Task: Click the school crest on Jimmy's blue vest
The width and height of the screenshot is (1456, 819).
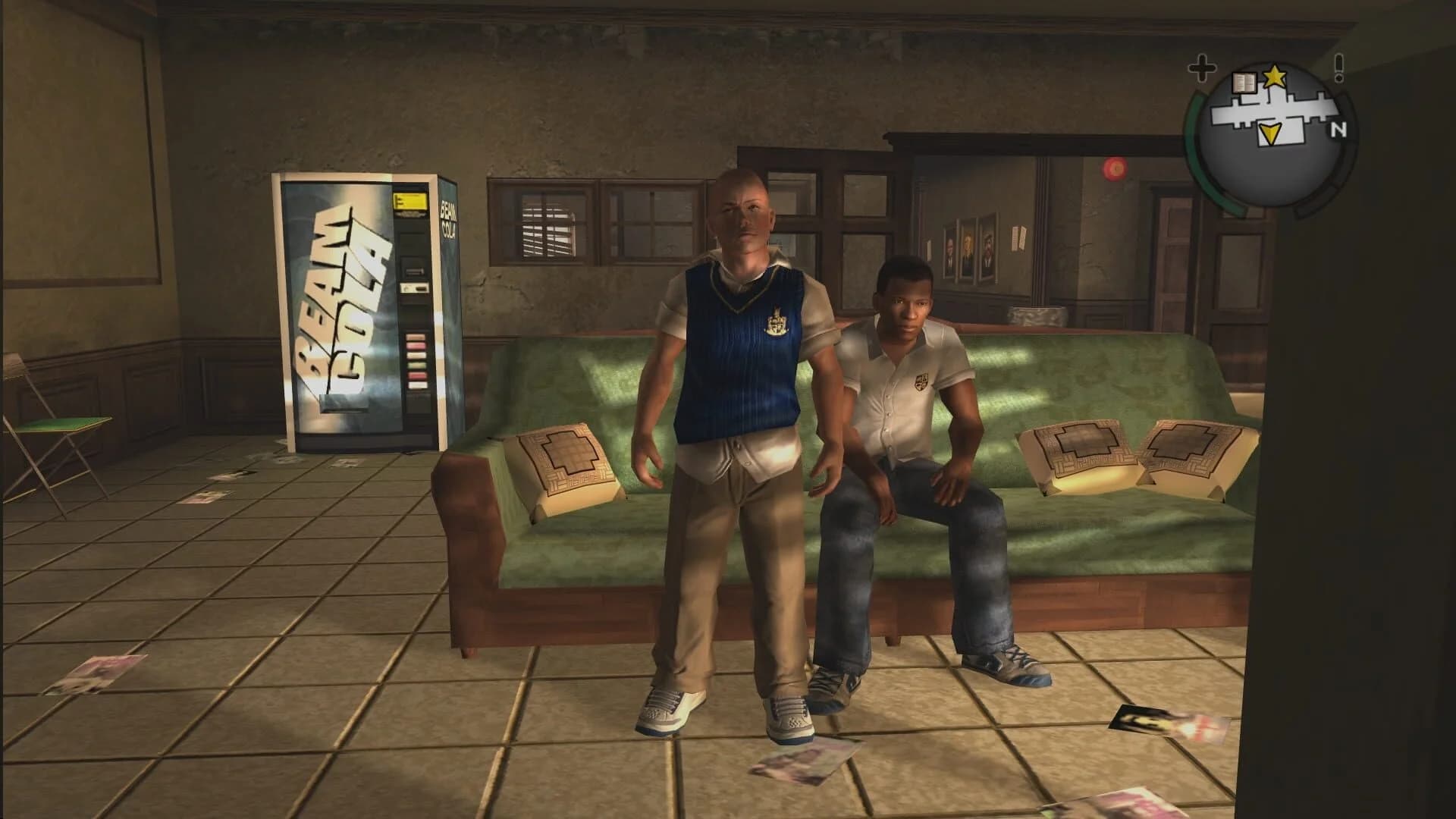Action: [x=777, y=322]
